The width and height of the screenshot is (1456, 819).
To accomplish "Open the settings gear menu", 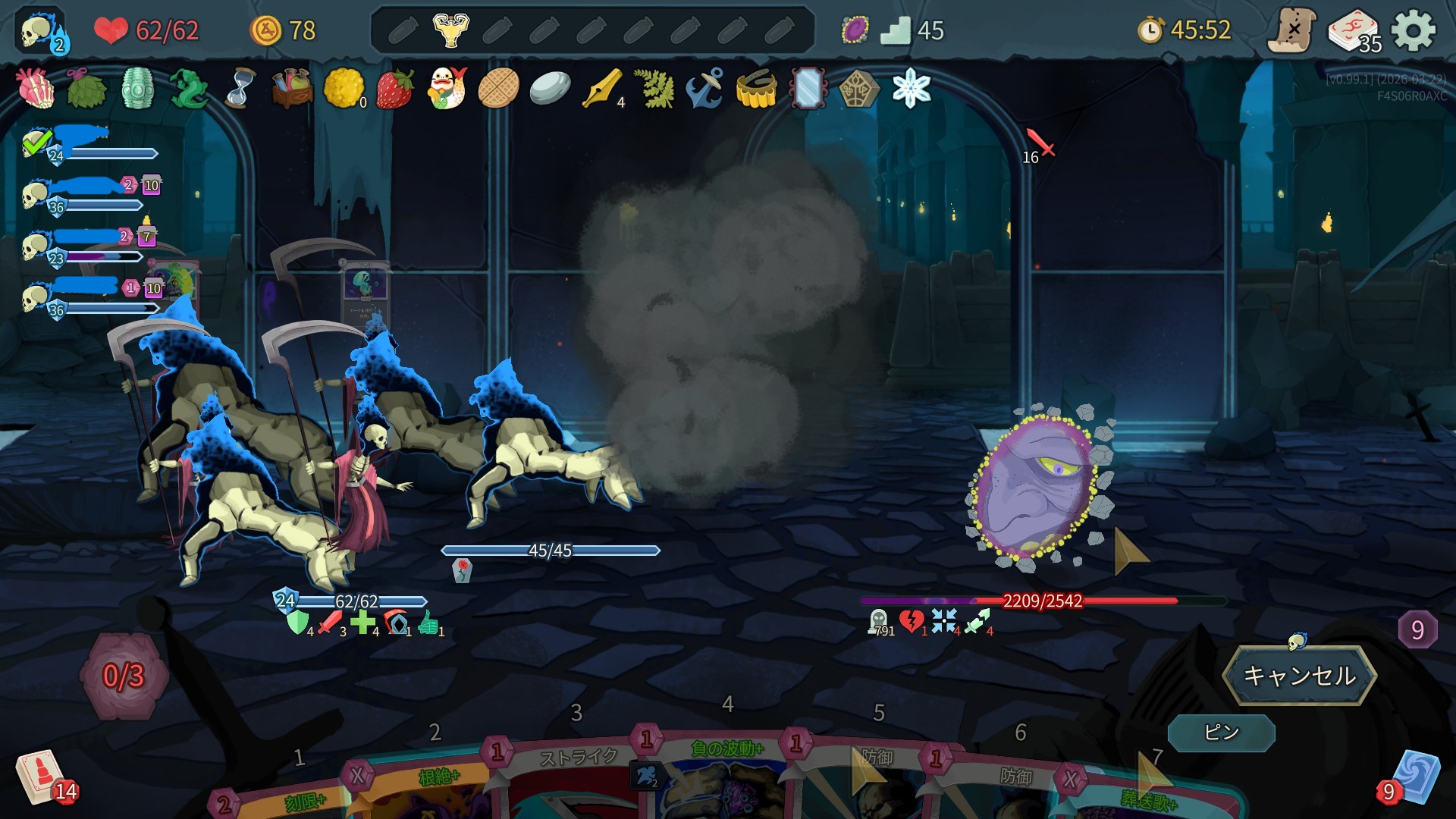I will point(1414,31).
